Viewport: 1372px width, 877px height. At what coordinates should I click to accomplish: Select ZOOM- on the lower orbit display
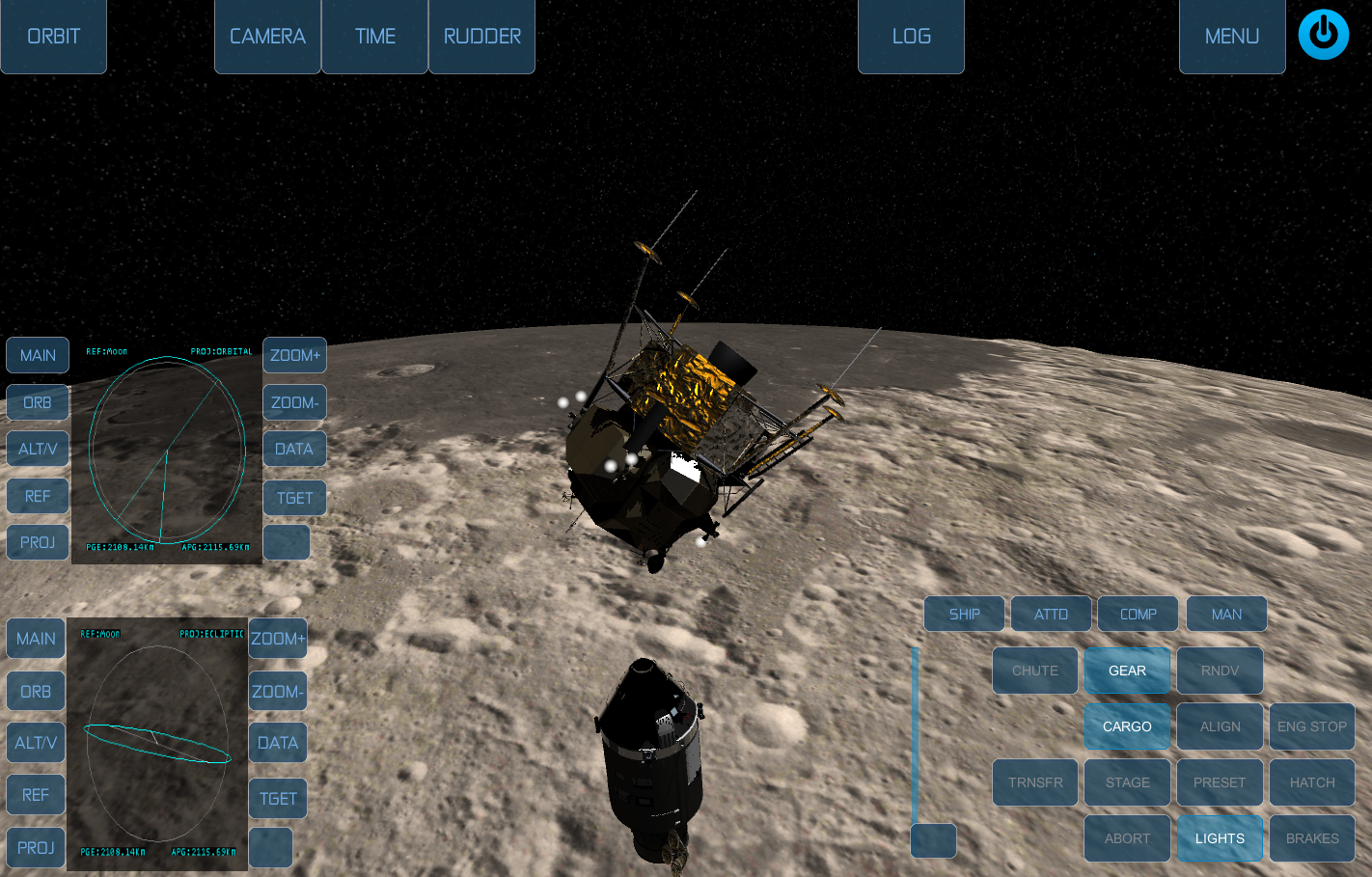277,691
